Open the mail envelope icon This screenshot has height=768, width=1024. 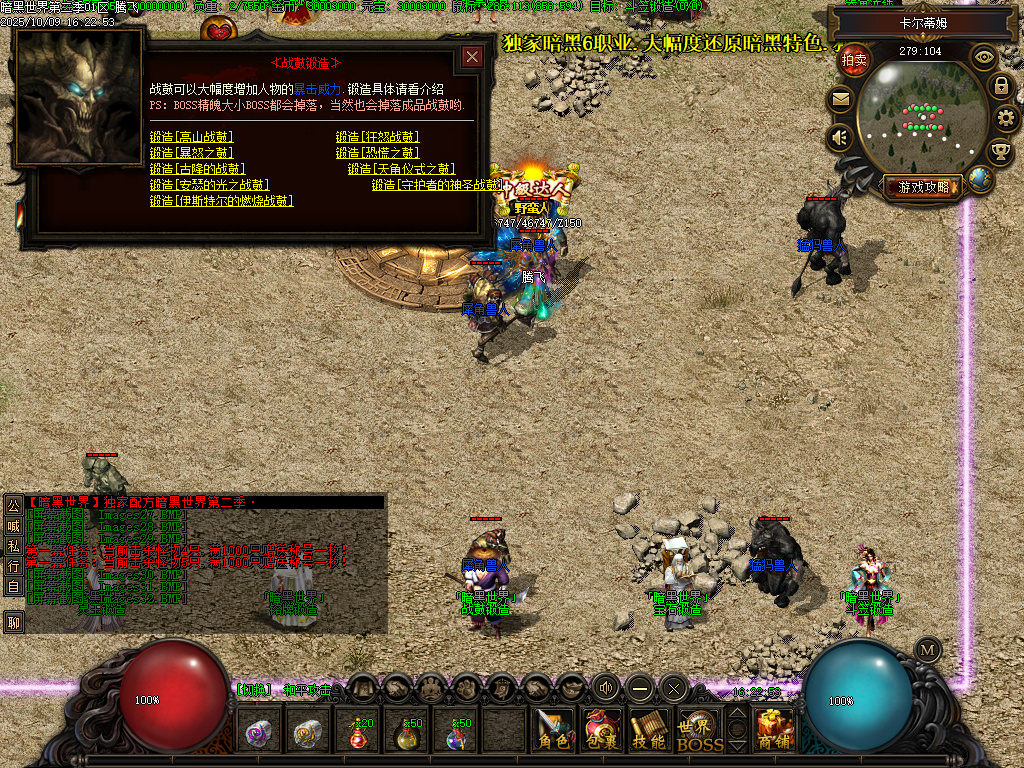pos(840,99)
